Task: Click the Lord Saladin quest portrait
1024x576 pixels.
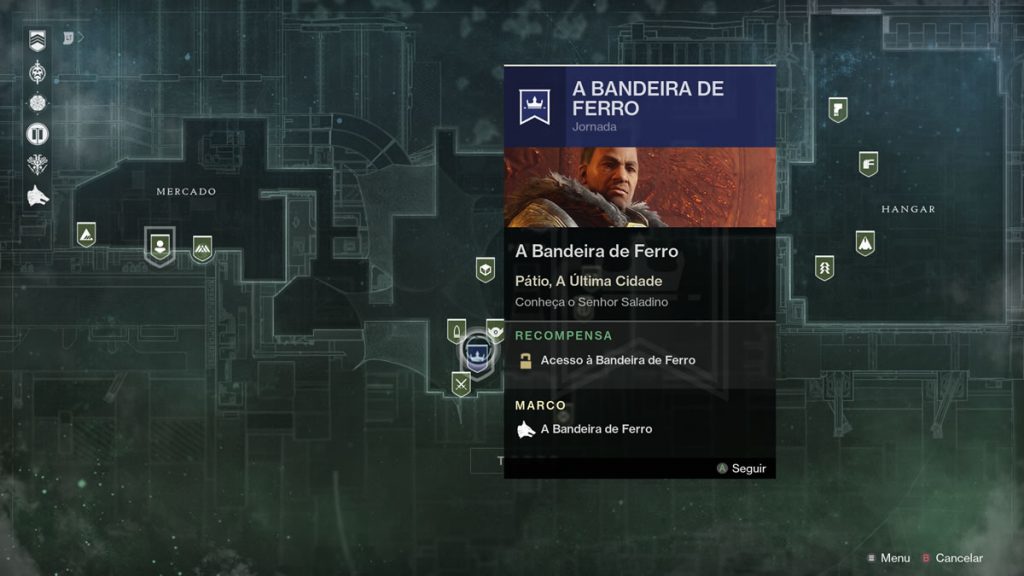Action: [x=640, y=187]
